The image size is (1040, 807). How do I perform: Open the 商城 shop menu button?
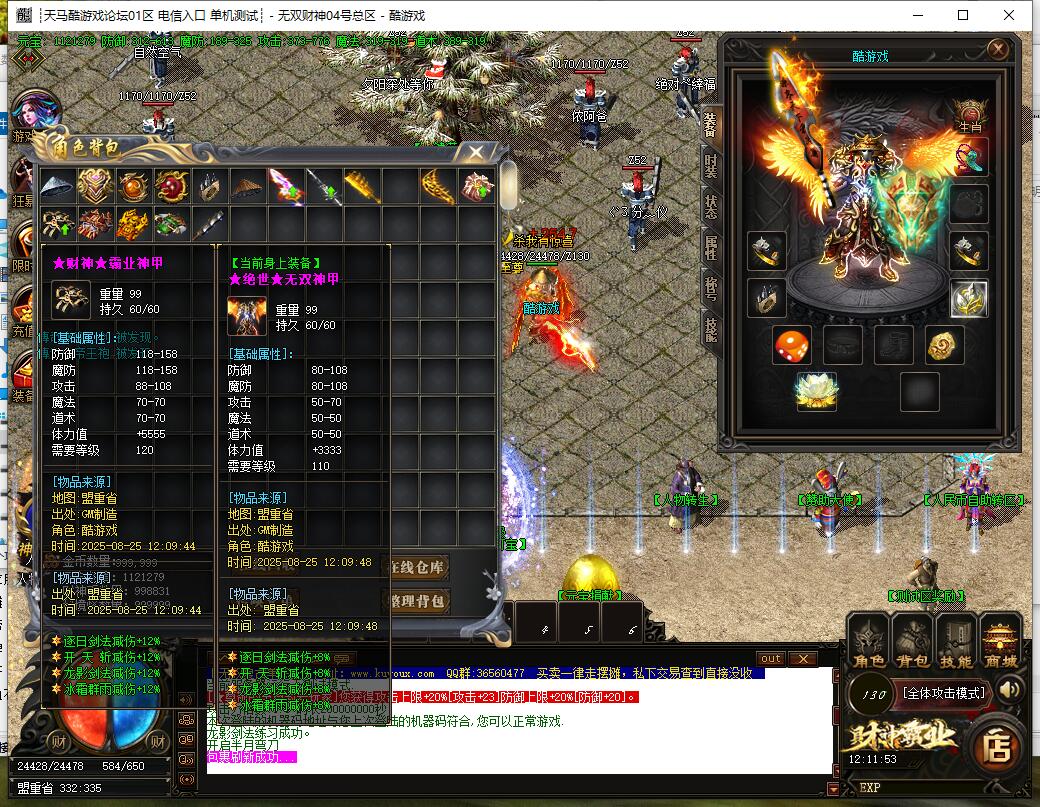[1000, 641]
